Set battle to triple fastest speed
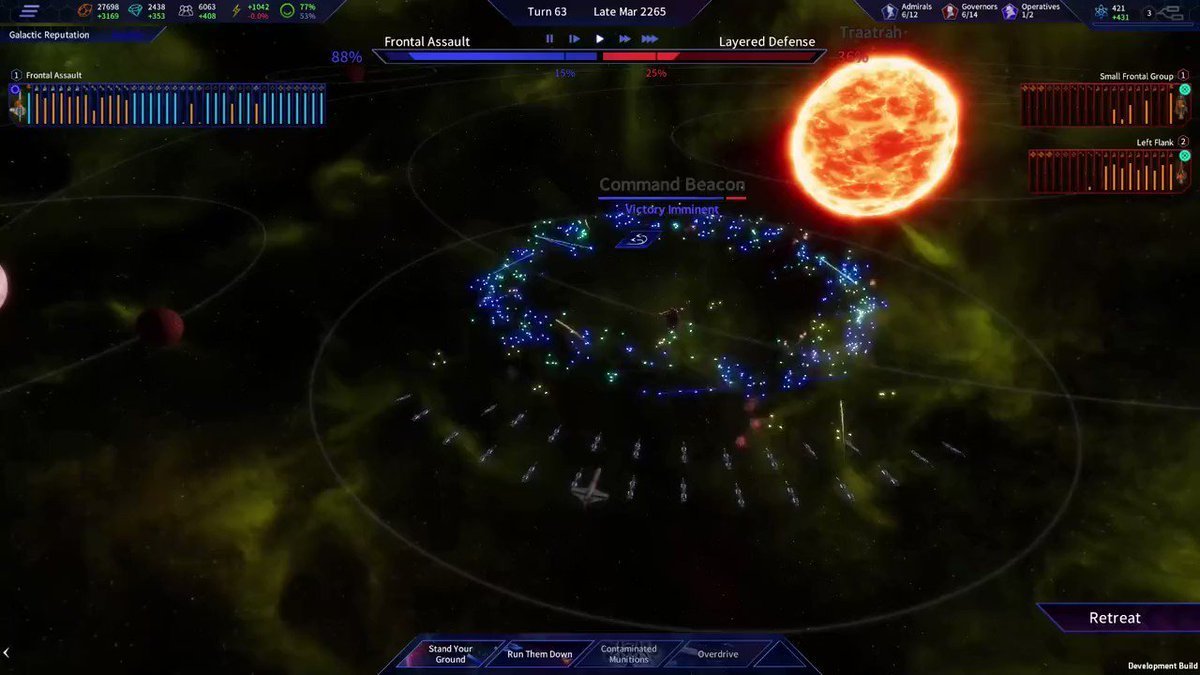This screenshot has width=1200, height=675. 650,39
